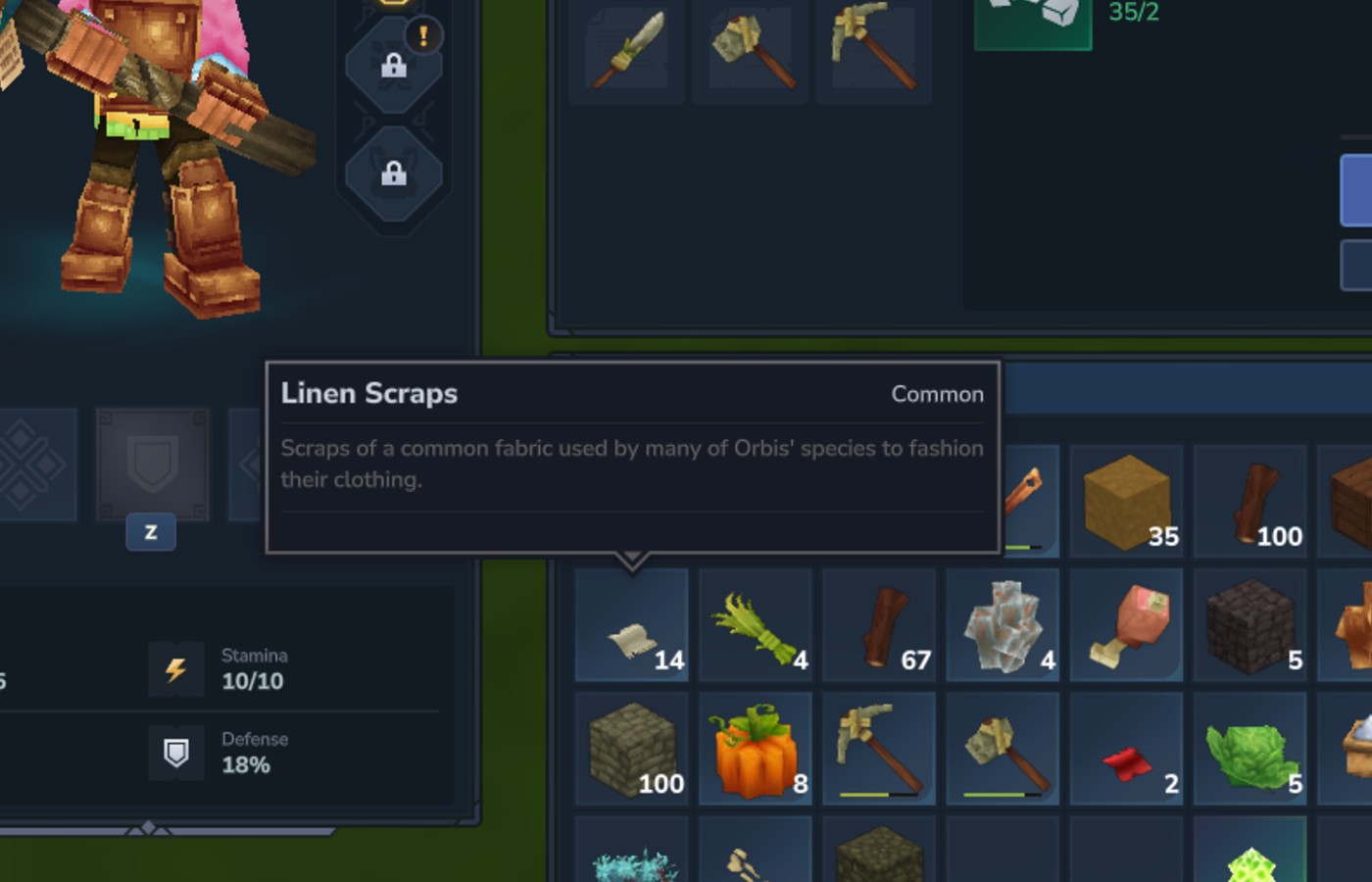Expand the tooltip arrow under Linen Scraps
1372x882 pixels.
(633, 559)
